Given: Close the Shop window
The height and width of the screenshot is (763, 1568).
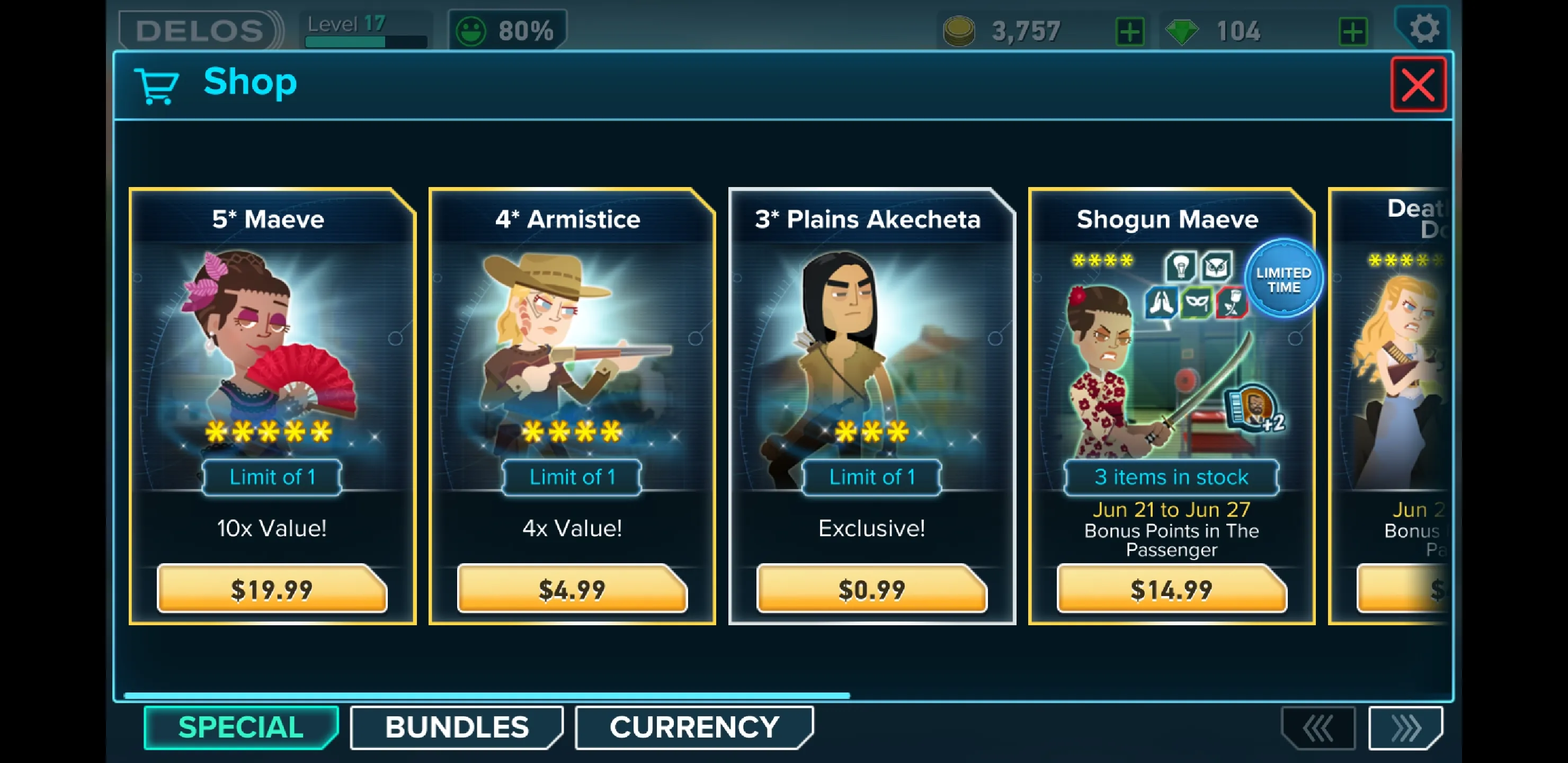Looking at the screenshot, I should pyautogui.click(x=1418, y=85).
